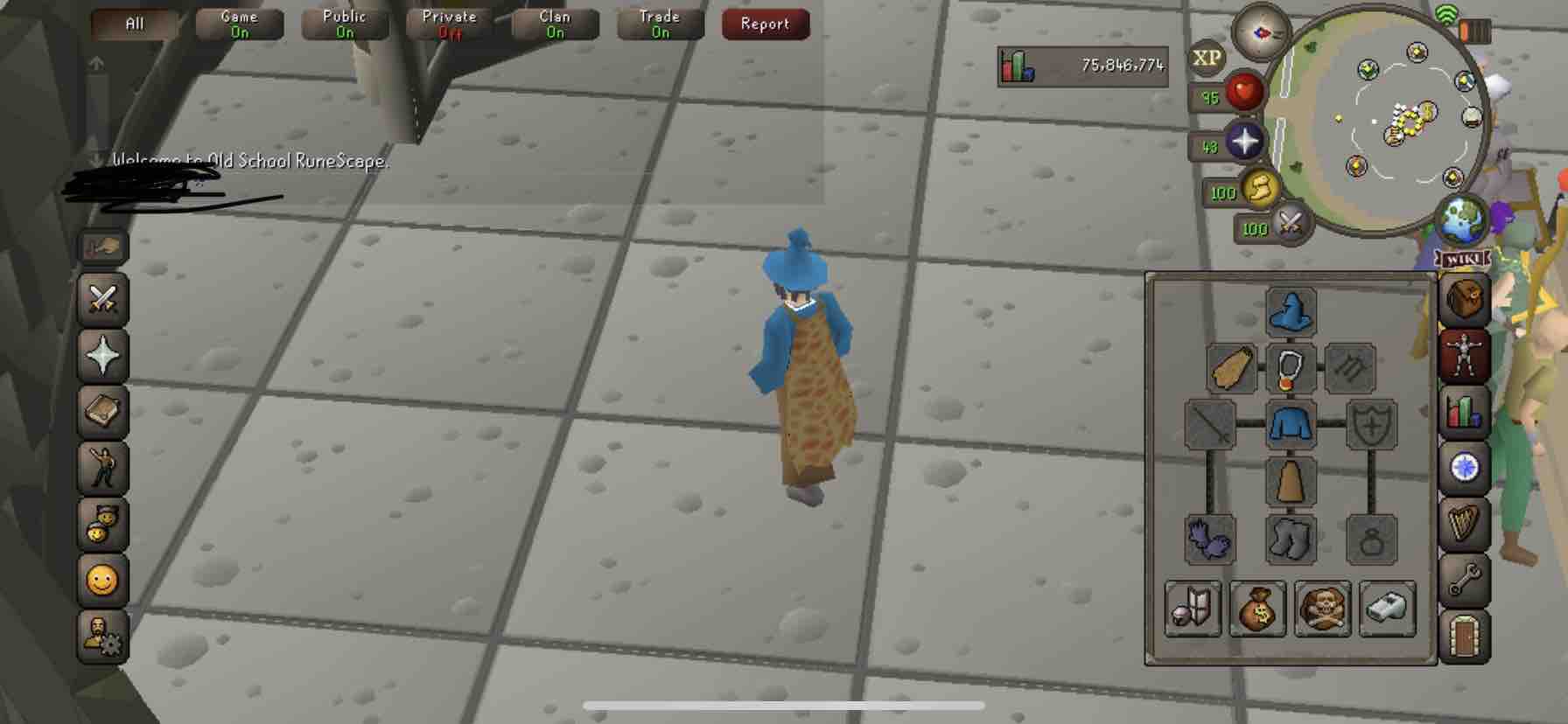1568x724 pixels.
Task: Open the magic spellbook icon
Action: pos(102,413)
